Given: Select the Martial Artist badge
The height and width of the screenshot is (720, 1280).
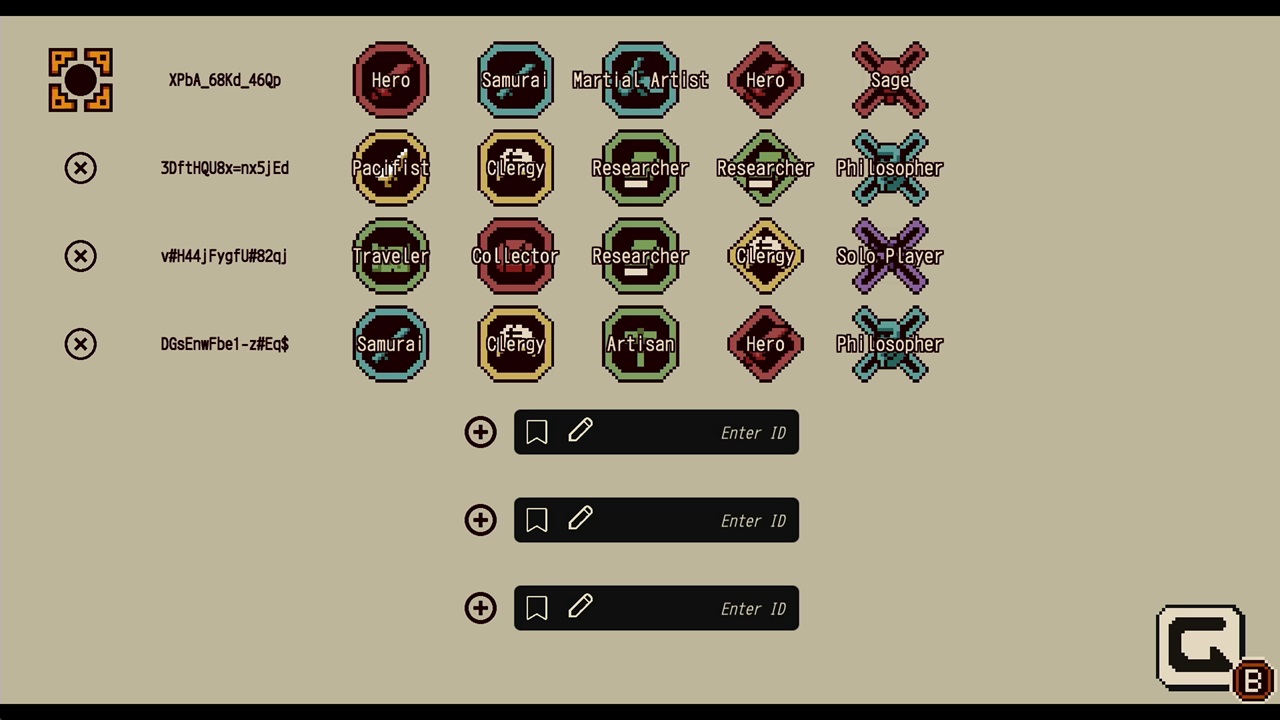Looking at the screenshot, I should pos(640,80).
